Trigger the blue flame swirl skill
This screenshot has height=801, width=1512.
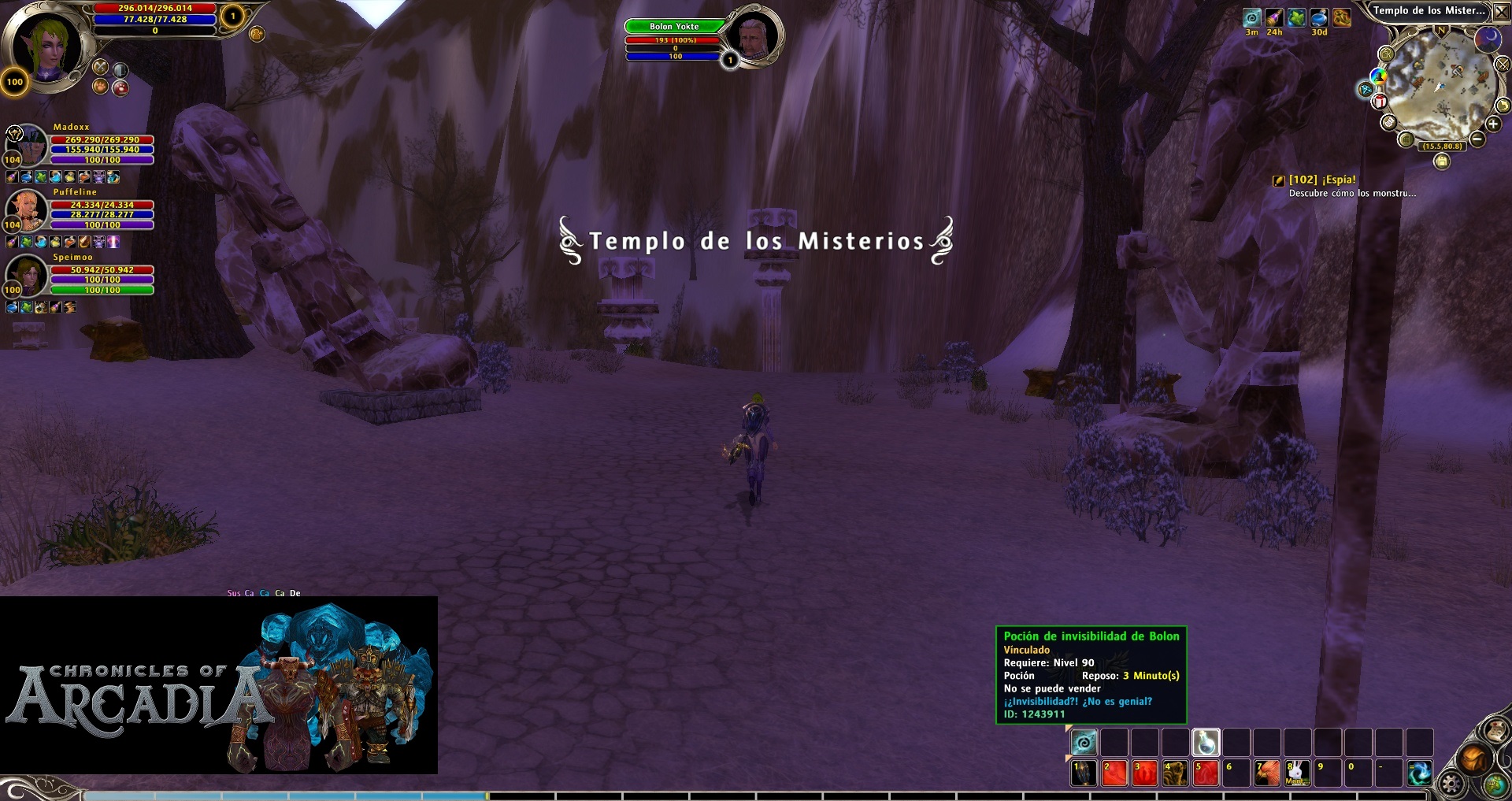[1419, 773]
